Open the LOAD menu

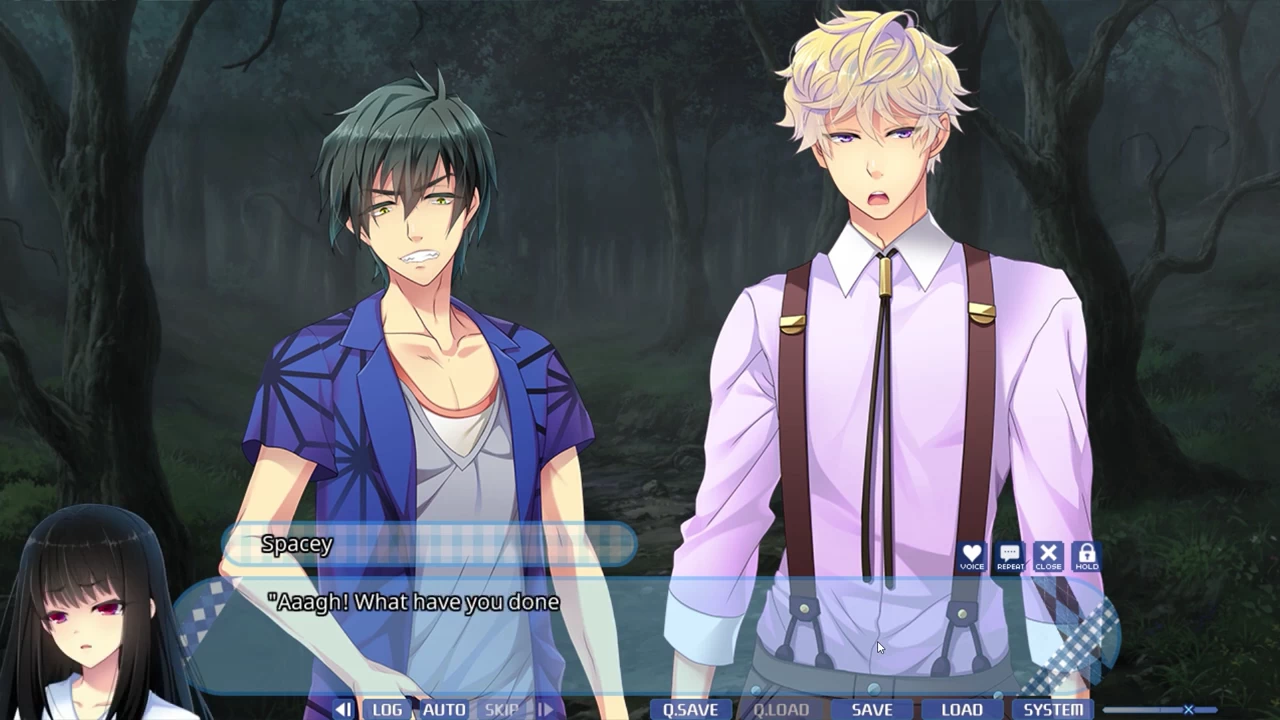coord(962,710)
